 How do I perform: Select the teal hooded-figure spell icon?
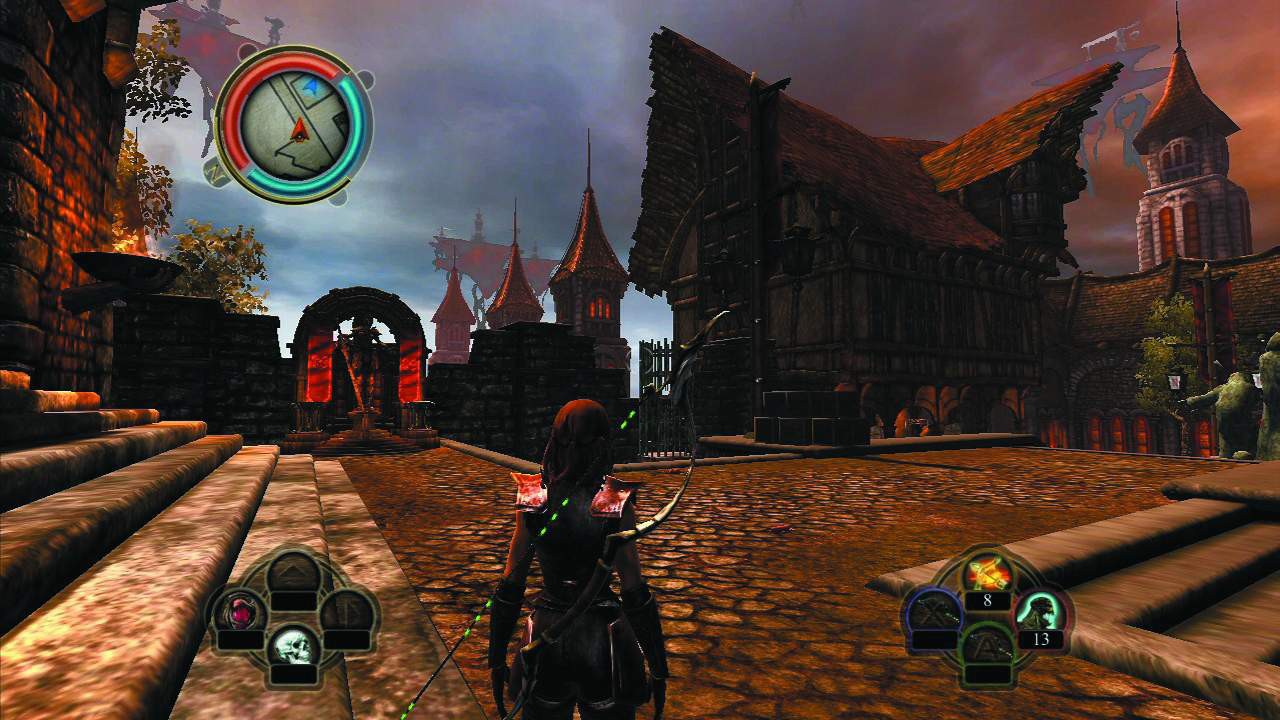tap(1038, 612)
